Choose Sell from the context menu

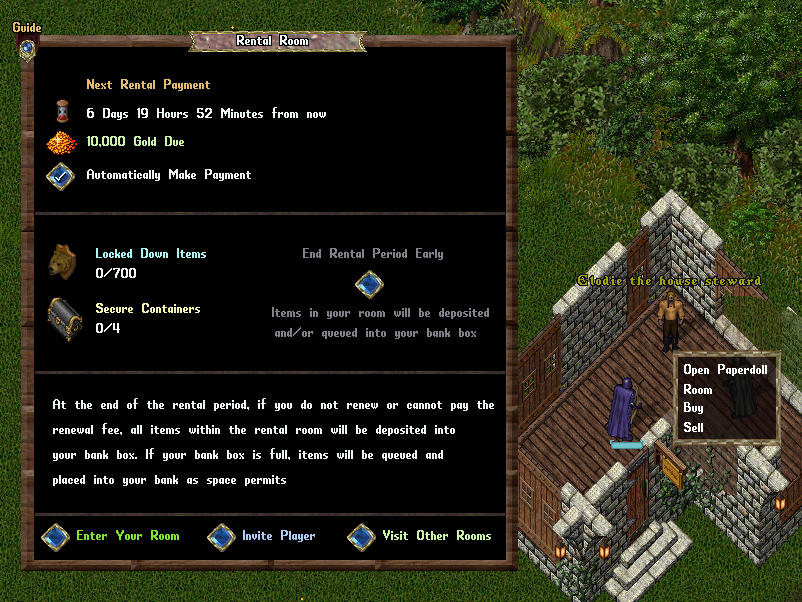(x=694, y=427)
